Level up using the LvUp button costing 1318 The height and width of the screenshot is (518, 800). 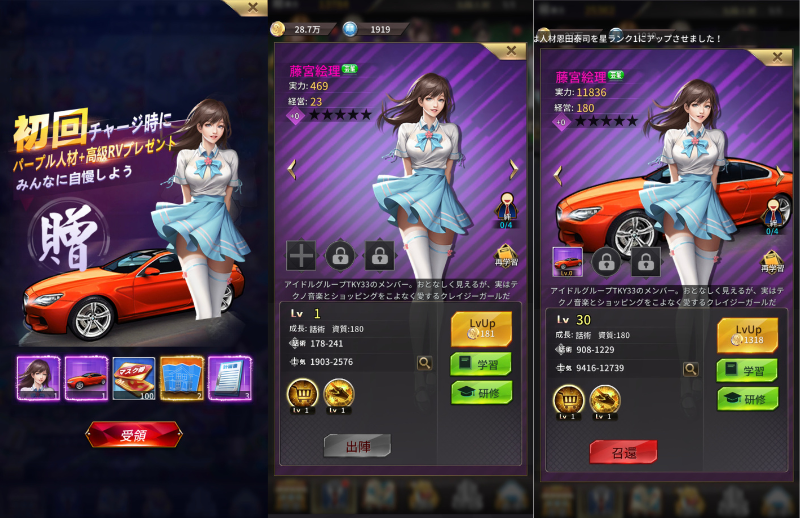click(747, 335)
